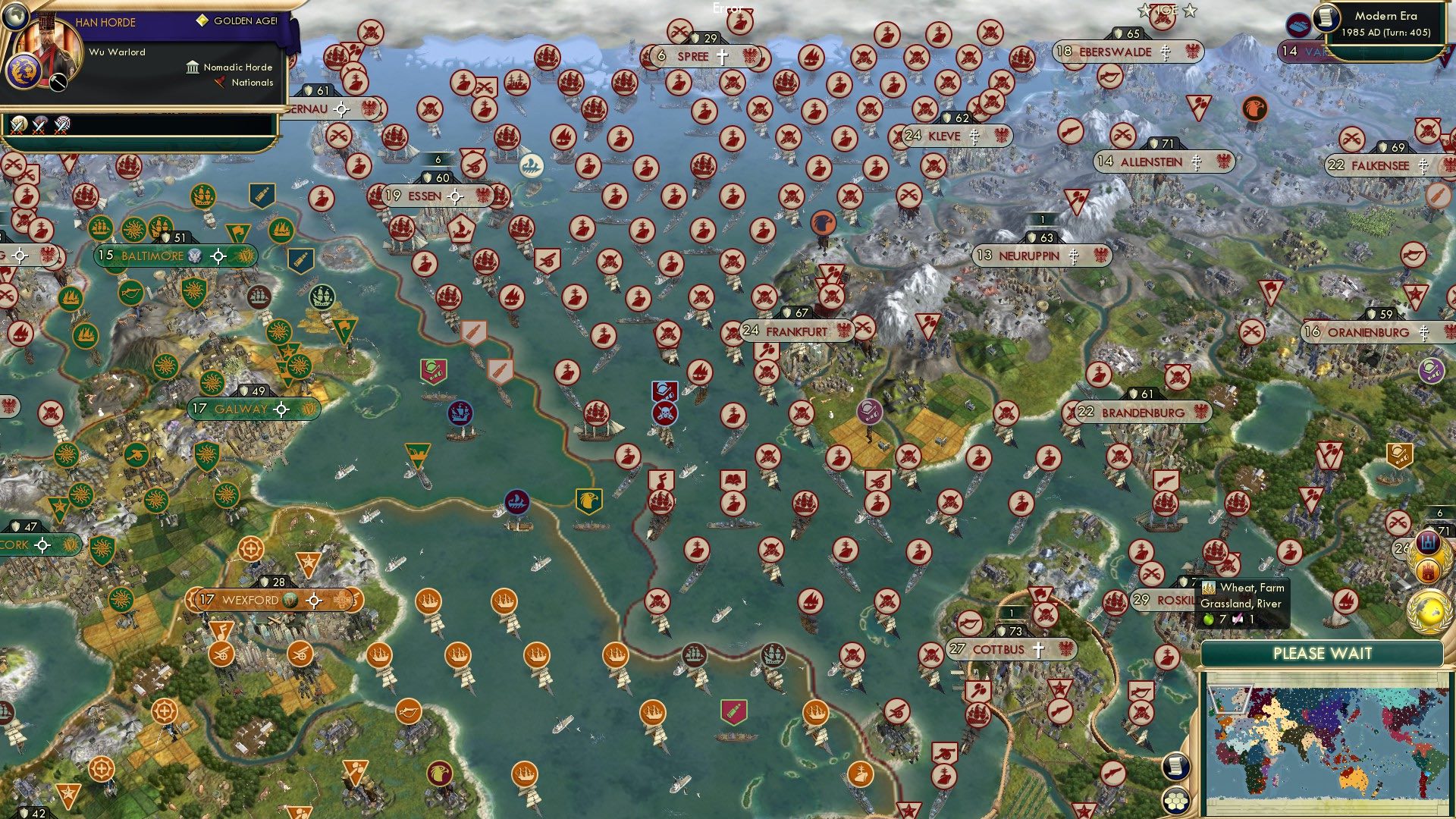Screen dimensions: 1456x819
Task: Click the hammer icon on the leader portrait
Action: [58, 82]
